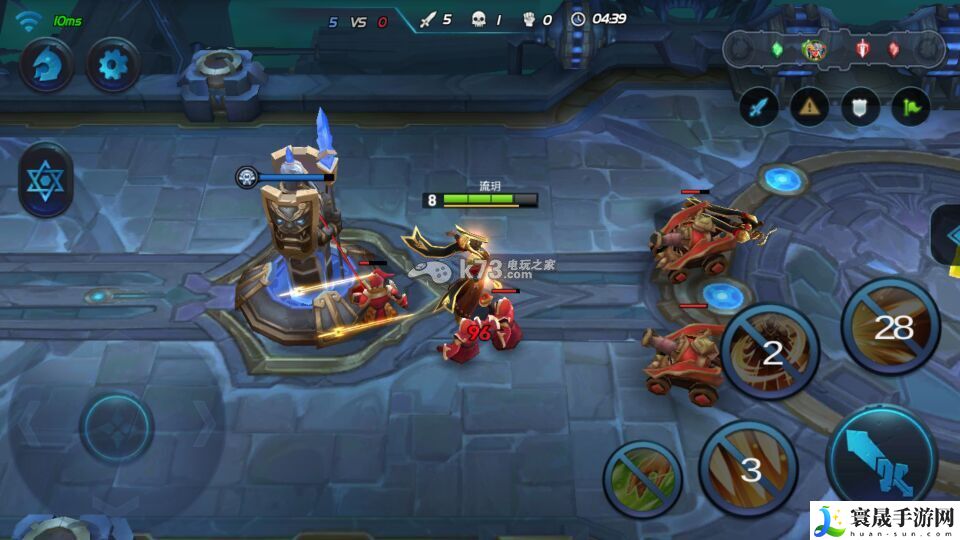
Task: Use the green summoner spell icon
Action: point(642,480)
